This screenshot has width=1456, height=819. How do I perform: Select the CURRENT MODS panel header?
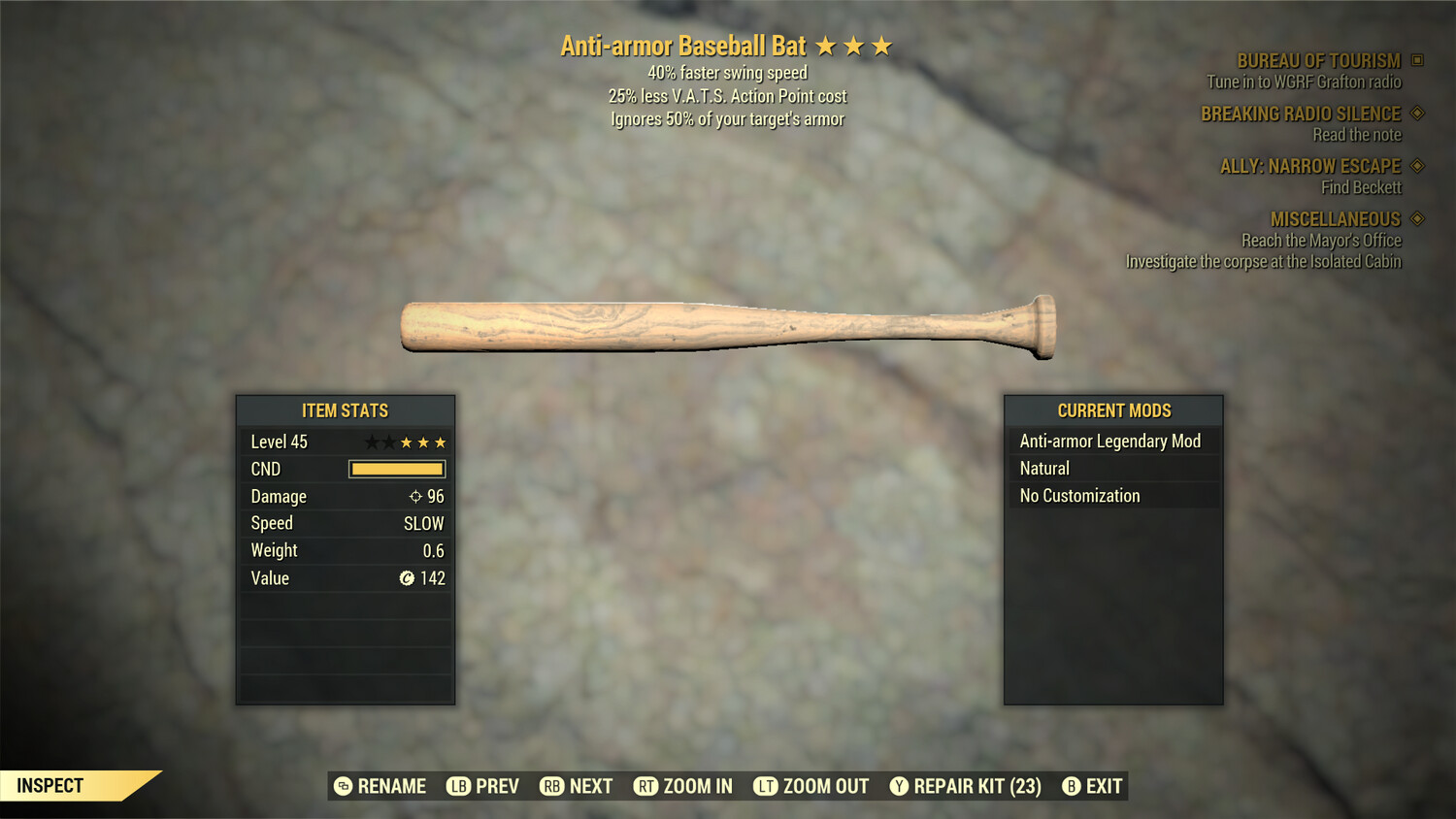pyautogui.click(x=1113, y=410)
